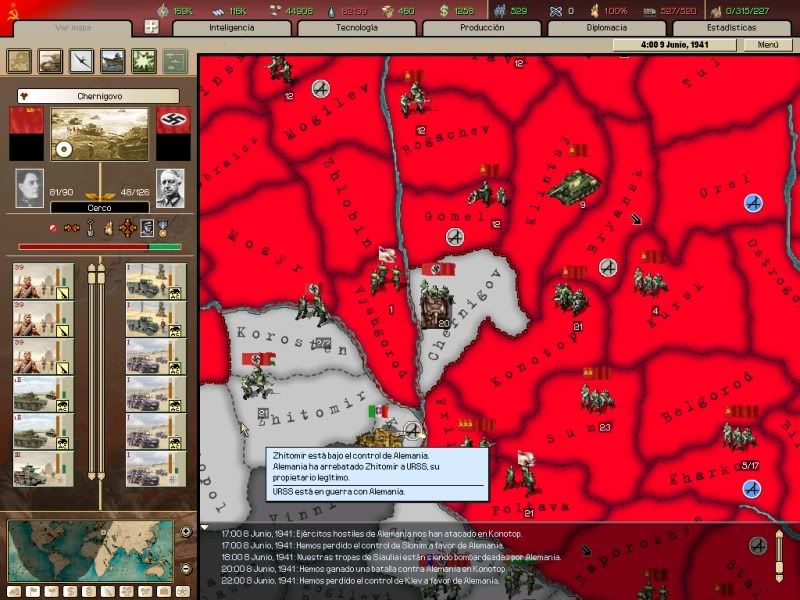Collapse the message log with the arrow
The width and height of the screenshot is (800, 600).
(x=205, y=528)
